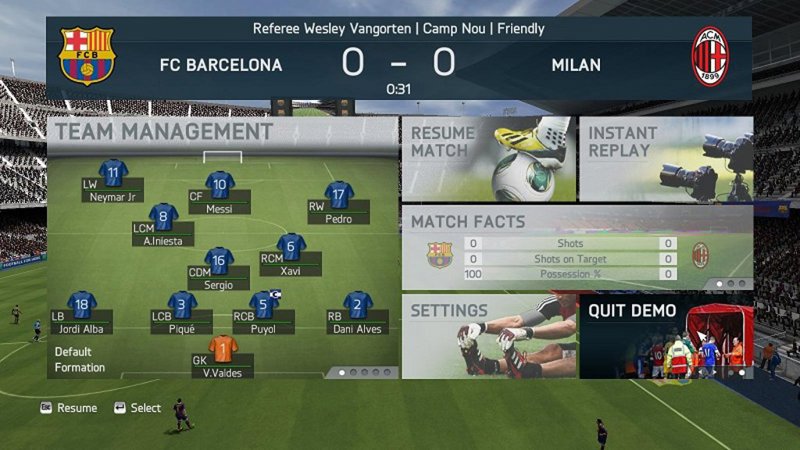This screenshot has height=450, width=800.
Task: Open the Settings tile
Action: (x=489, y=335)
